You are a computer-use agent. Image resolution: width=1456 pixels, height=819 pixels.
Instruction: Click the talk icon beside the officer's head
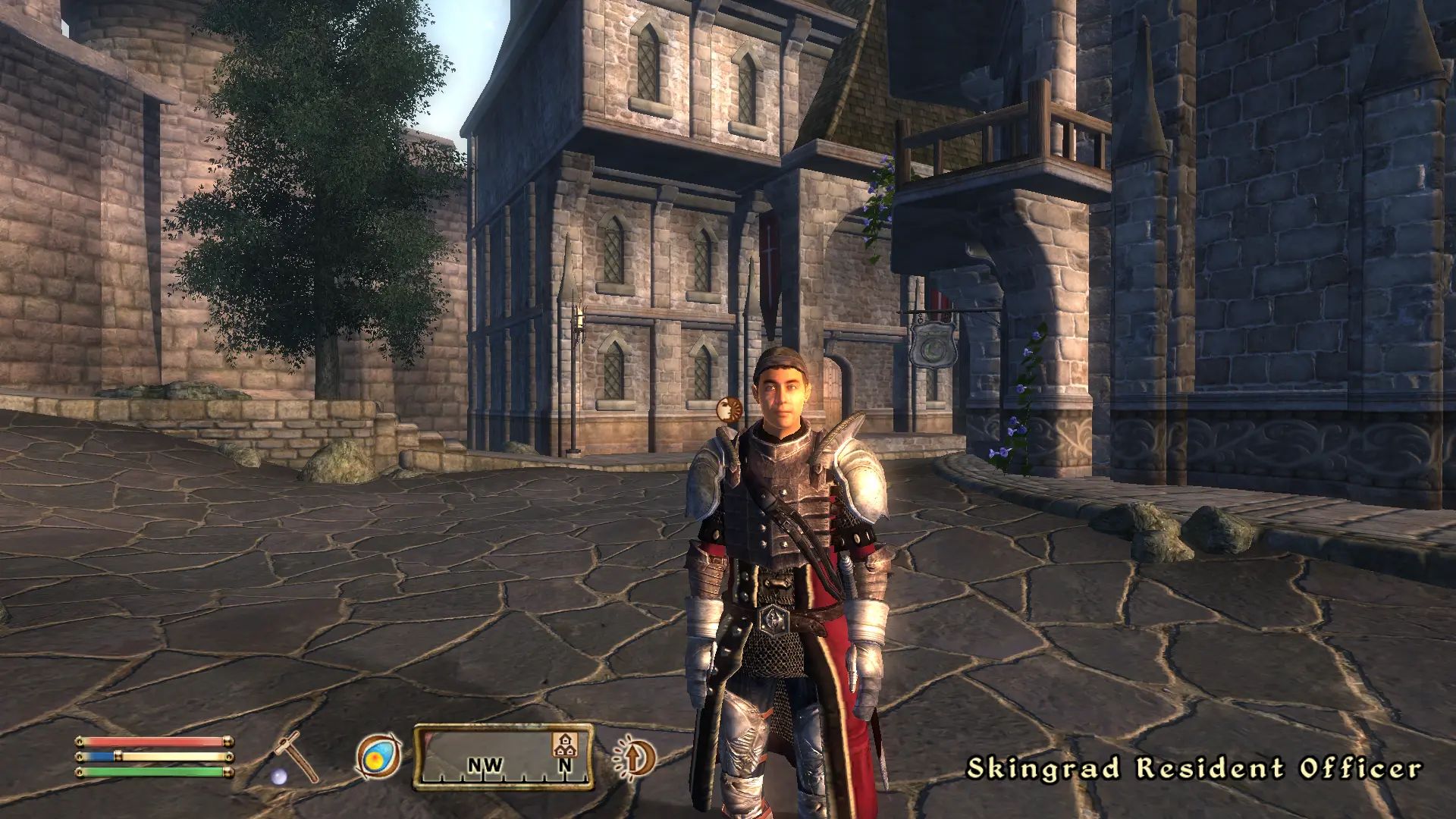tap(728, 409)
